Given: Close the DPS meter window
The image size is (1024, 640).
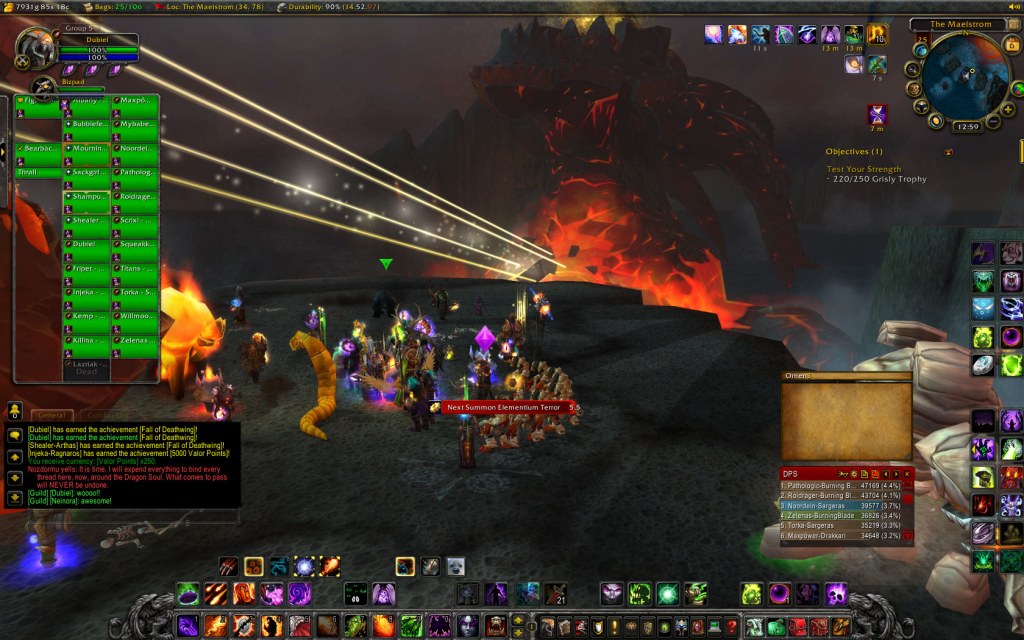Looking at the screenshot, I should [x=908, y=473].
